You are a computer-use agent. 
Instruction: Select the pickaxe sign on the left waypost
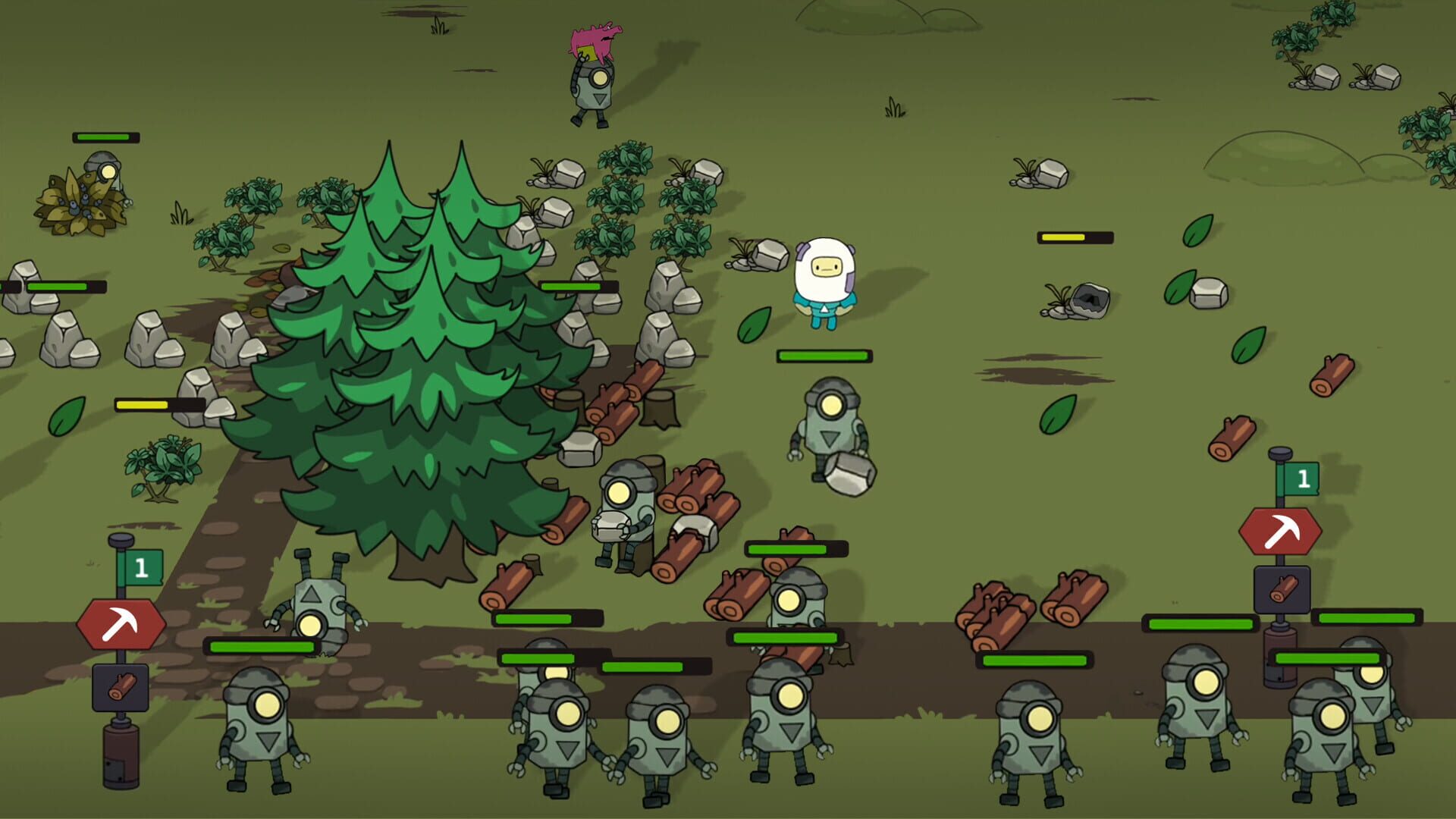(x=127, y=623)
